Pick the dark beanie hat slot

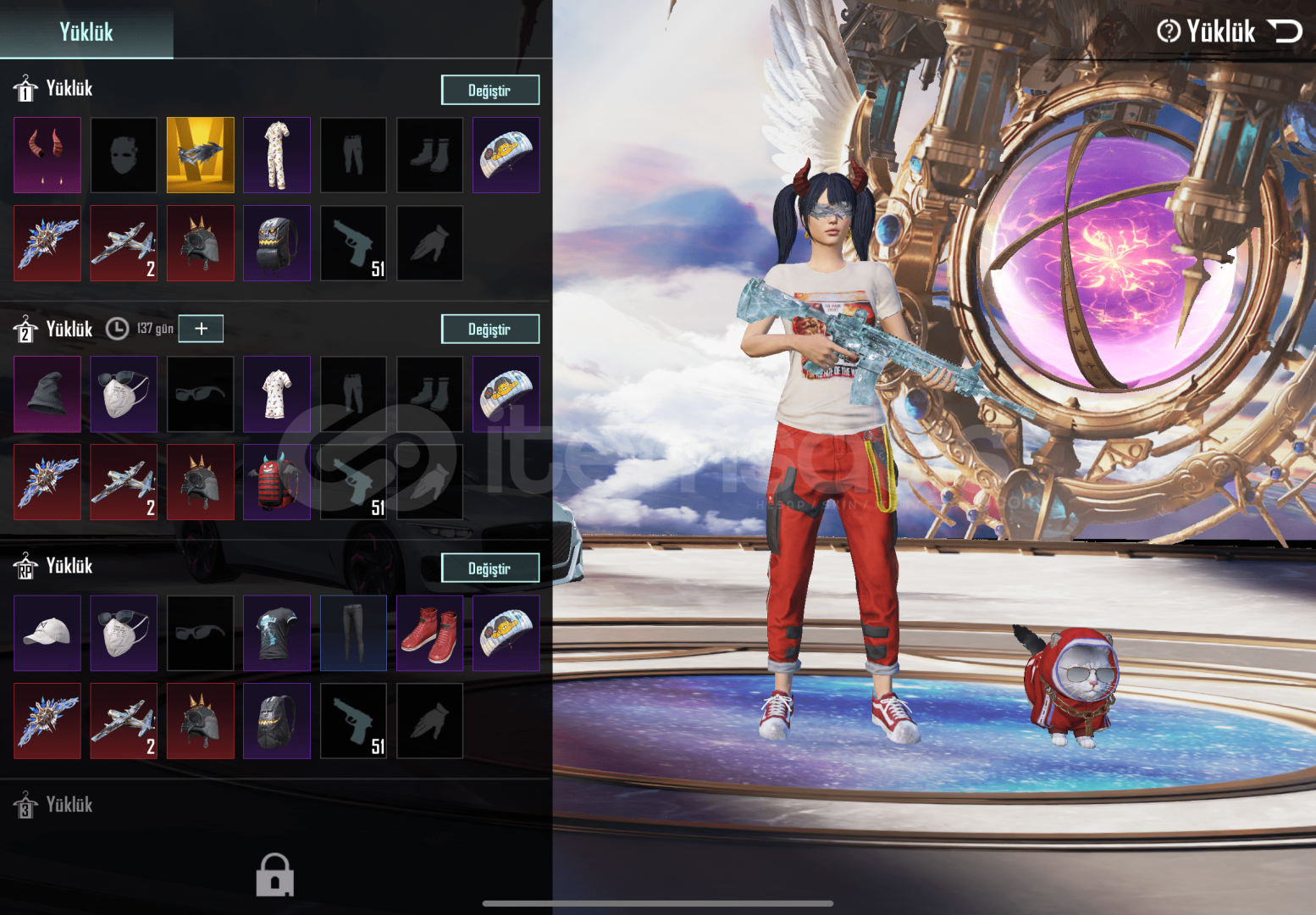pos(47,394)
